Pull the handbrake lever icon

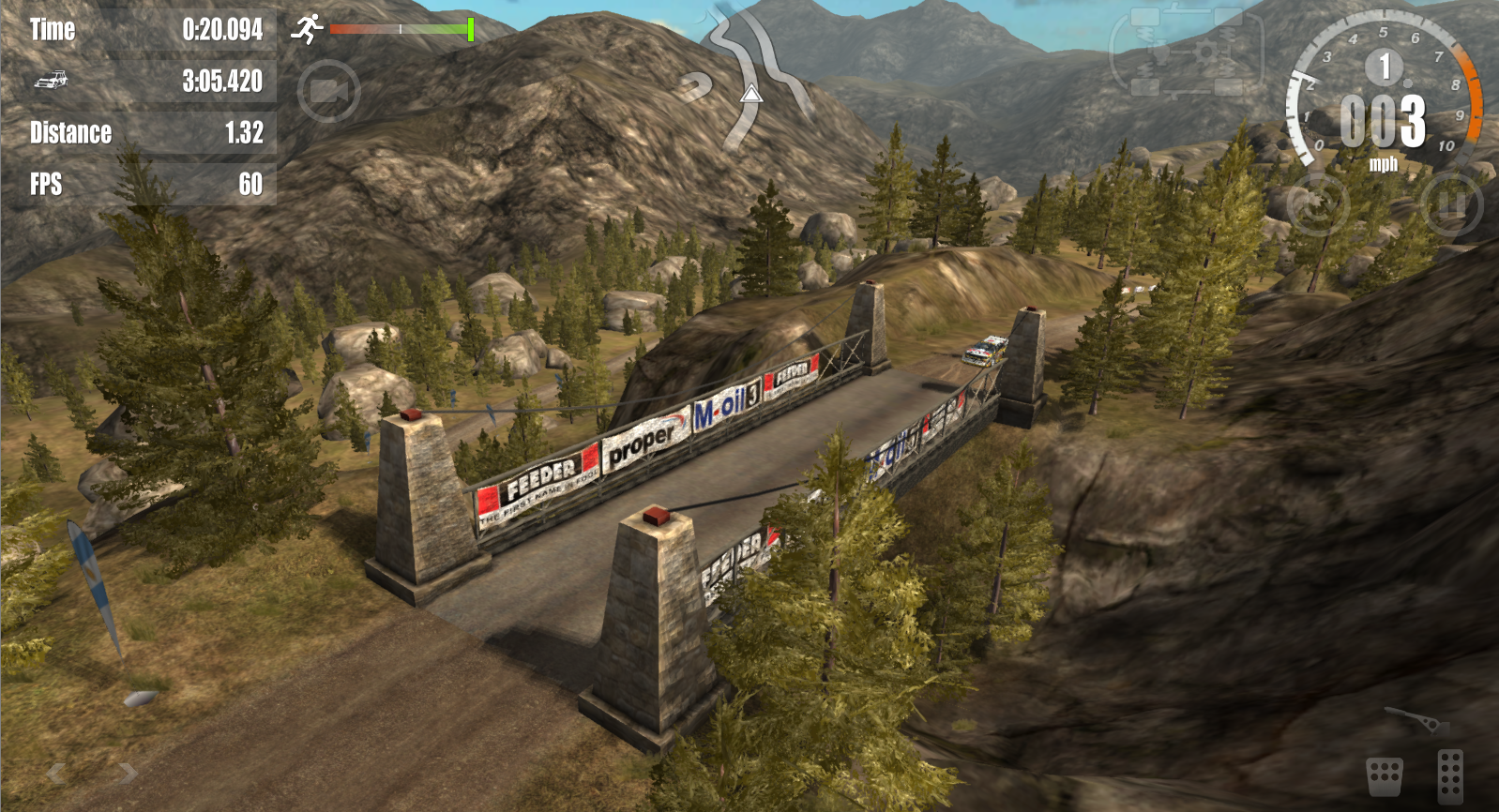1416,720
